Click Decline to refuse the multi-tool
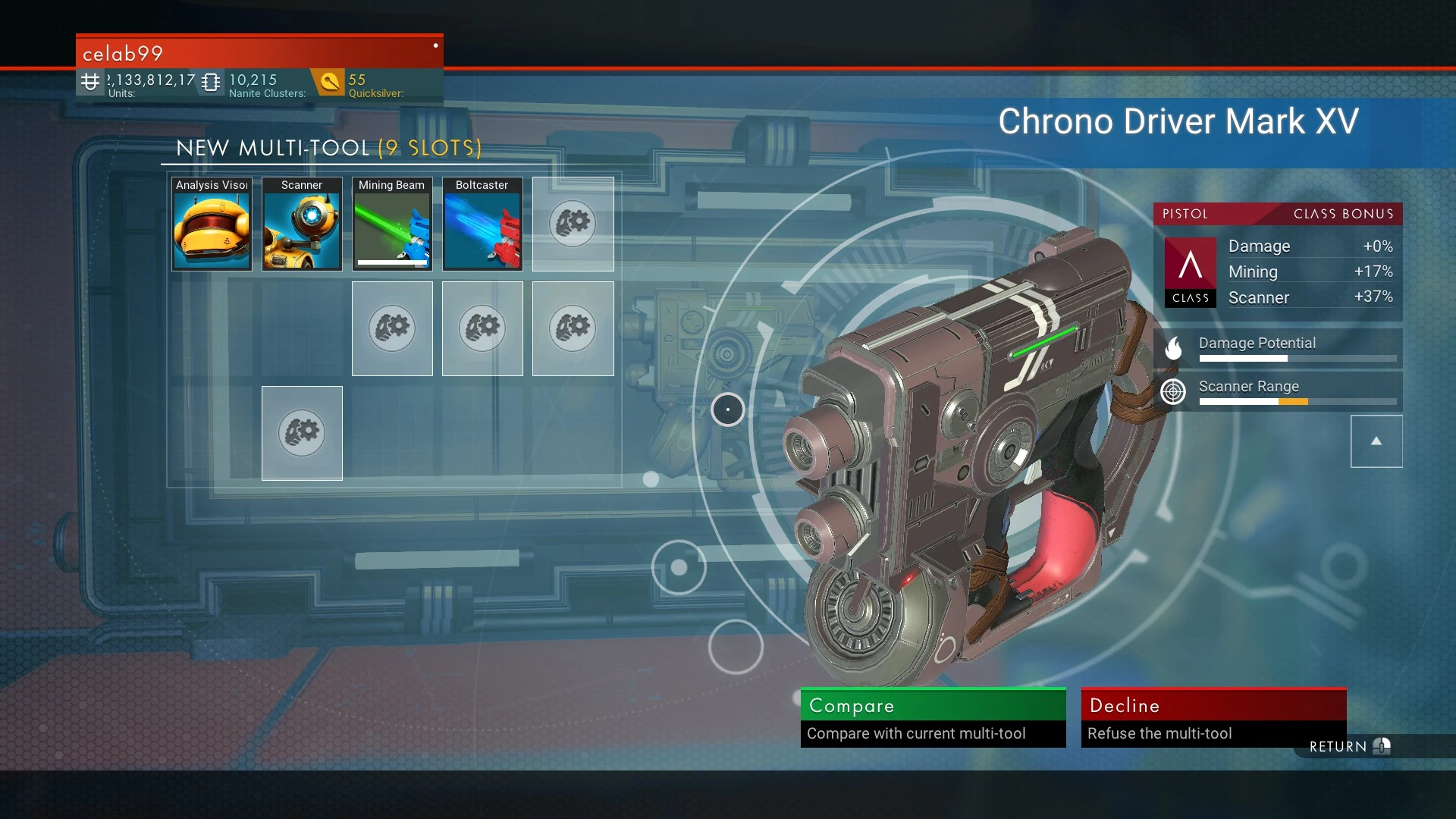The height and width of the screenshot is (819, 1456). [x=1213, y=717]
